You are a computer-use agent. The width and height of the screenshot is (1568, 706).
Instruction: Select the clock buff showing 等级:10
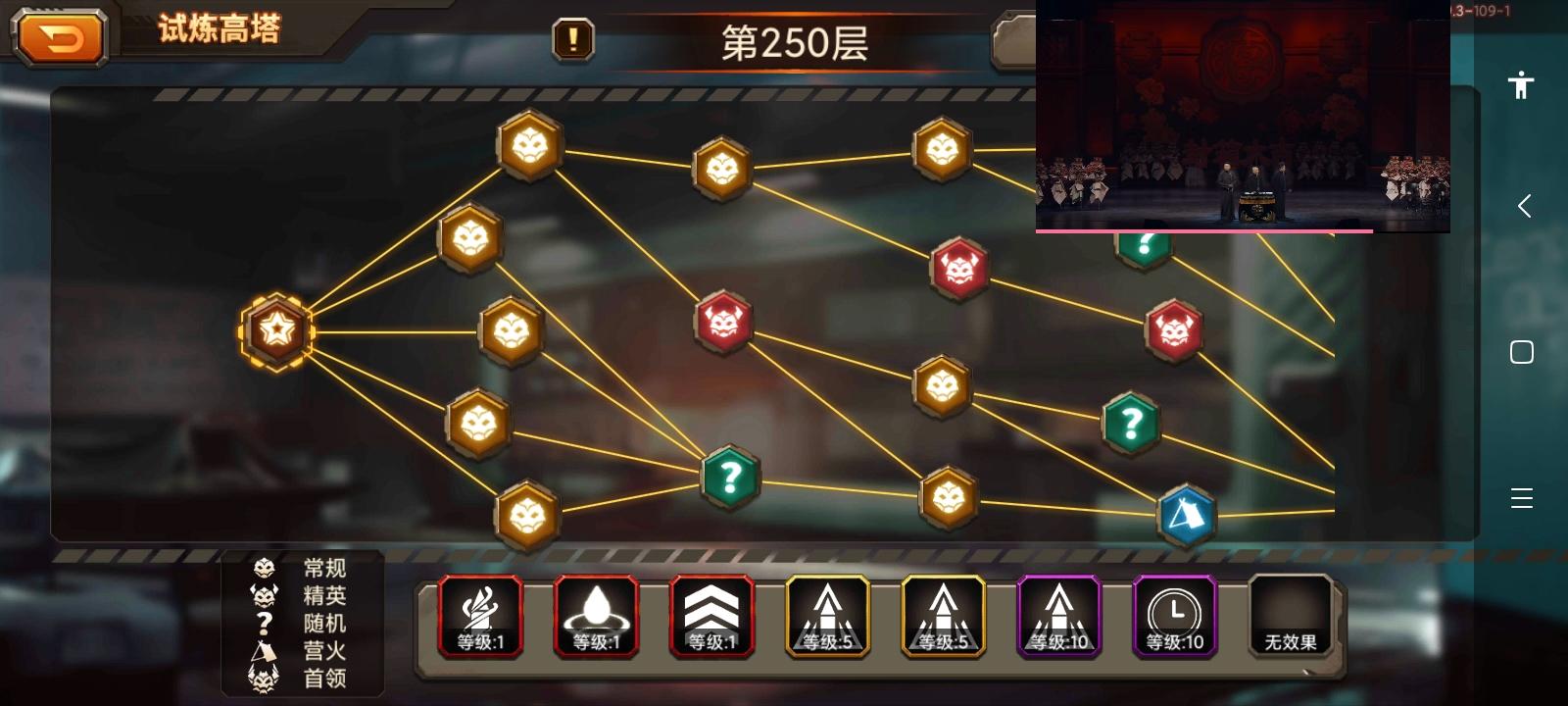pyautogui.click(x=1174, y=616)
